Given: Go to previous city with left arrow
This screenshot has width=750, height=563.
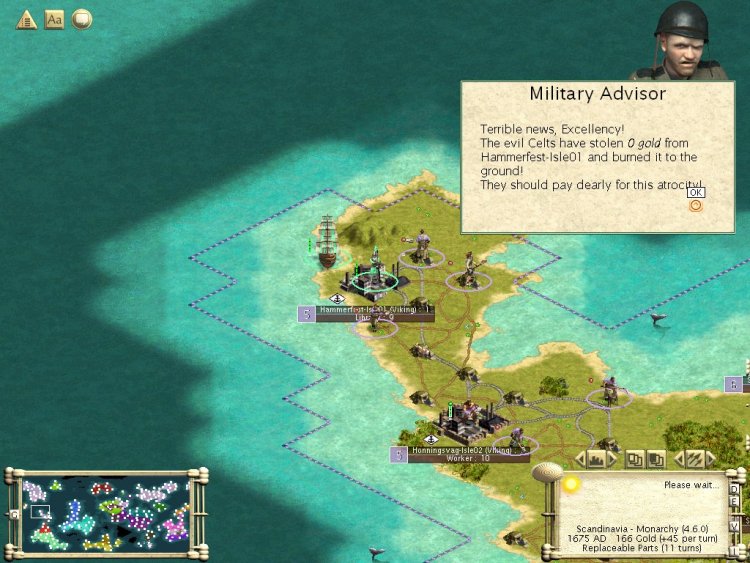Looking at the screenshot, I should tap(580, 459).
